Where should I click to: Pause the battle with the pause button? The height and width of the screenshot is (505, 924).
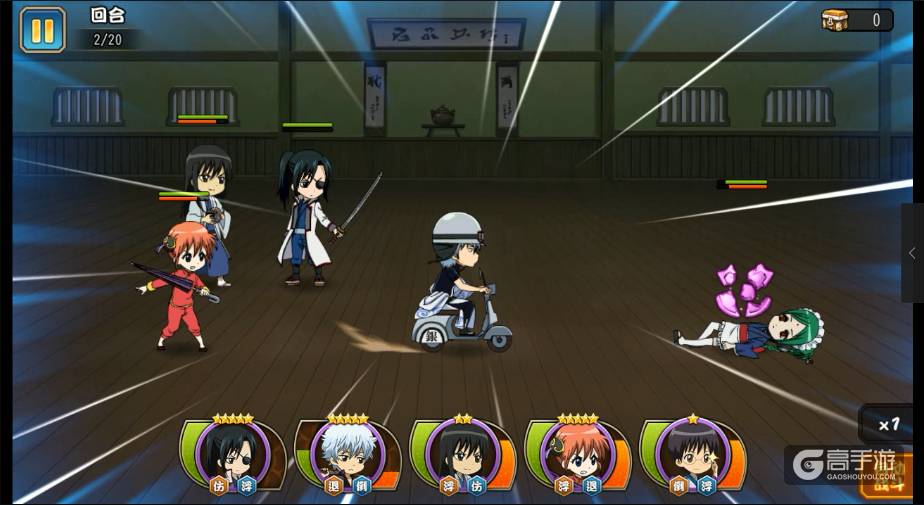42,29
